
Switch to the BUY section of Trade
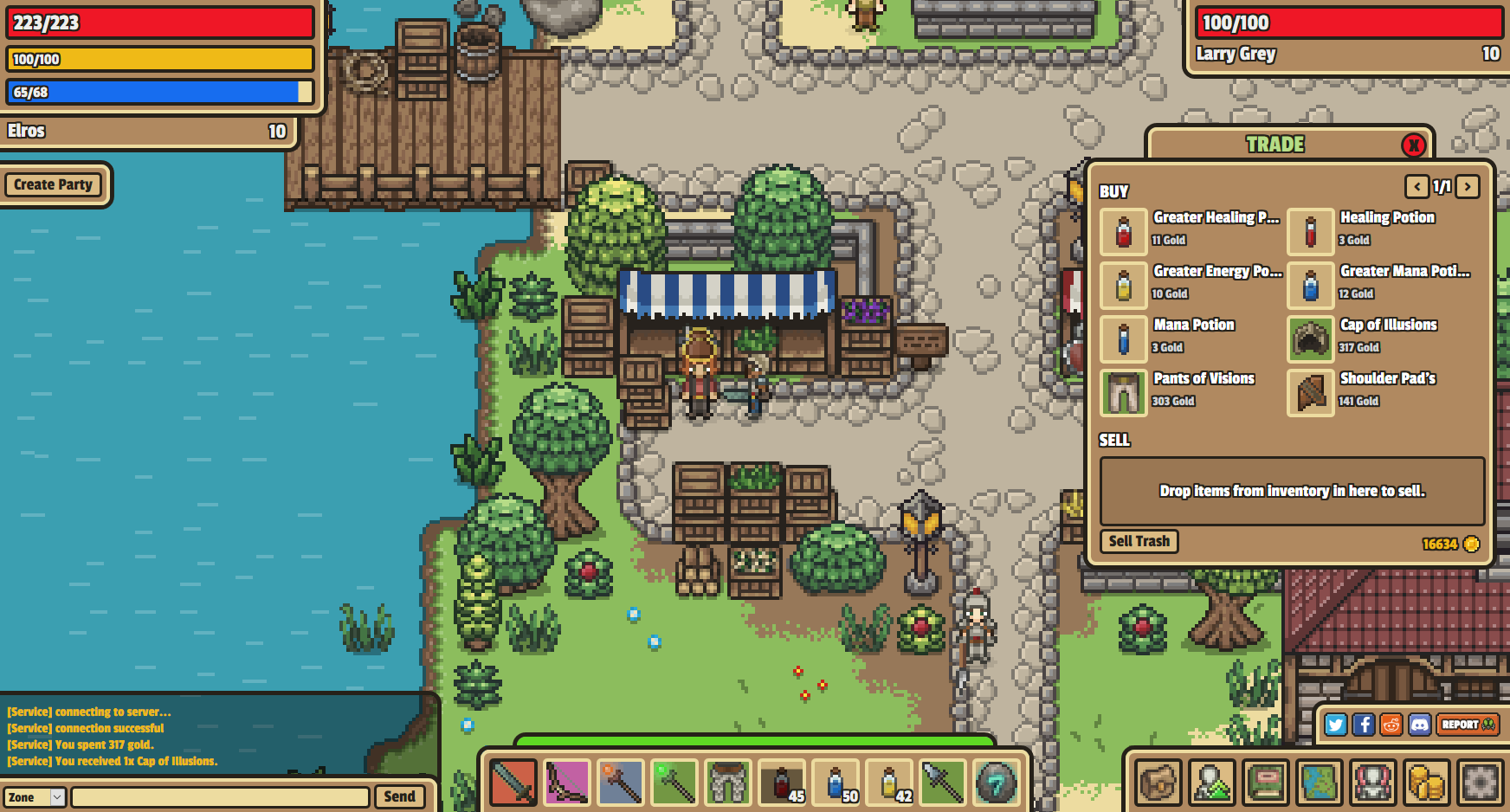click(1114, 191)
